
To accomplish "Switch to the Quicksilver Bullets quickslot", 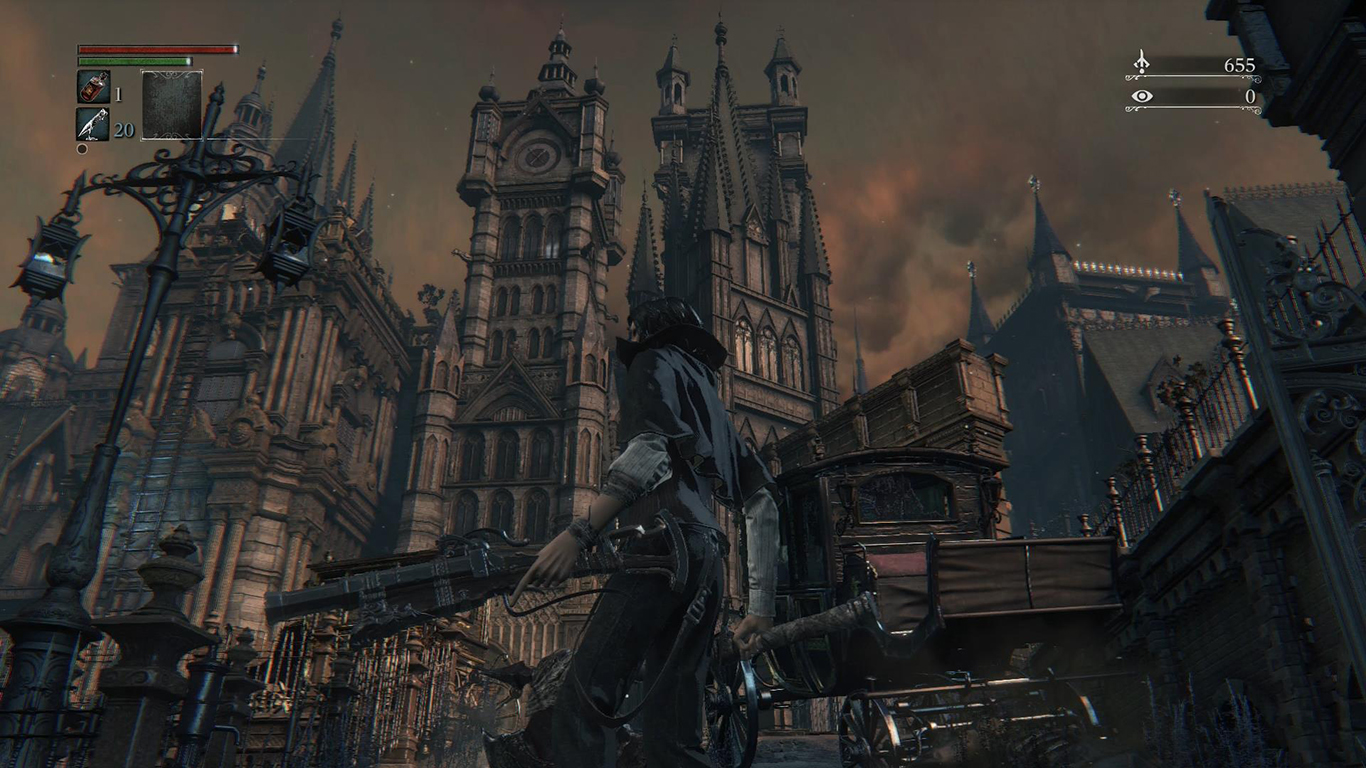I will tap(93, 125).
